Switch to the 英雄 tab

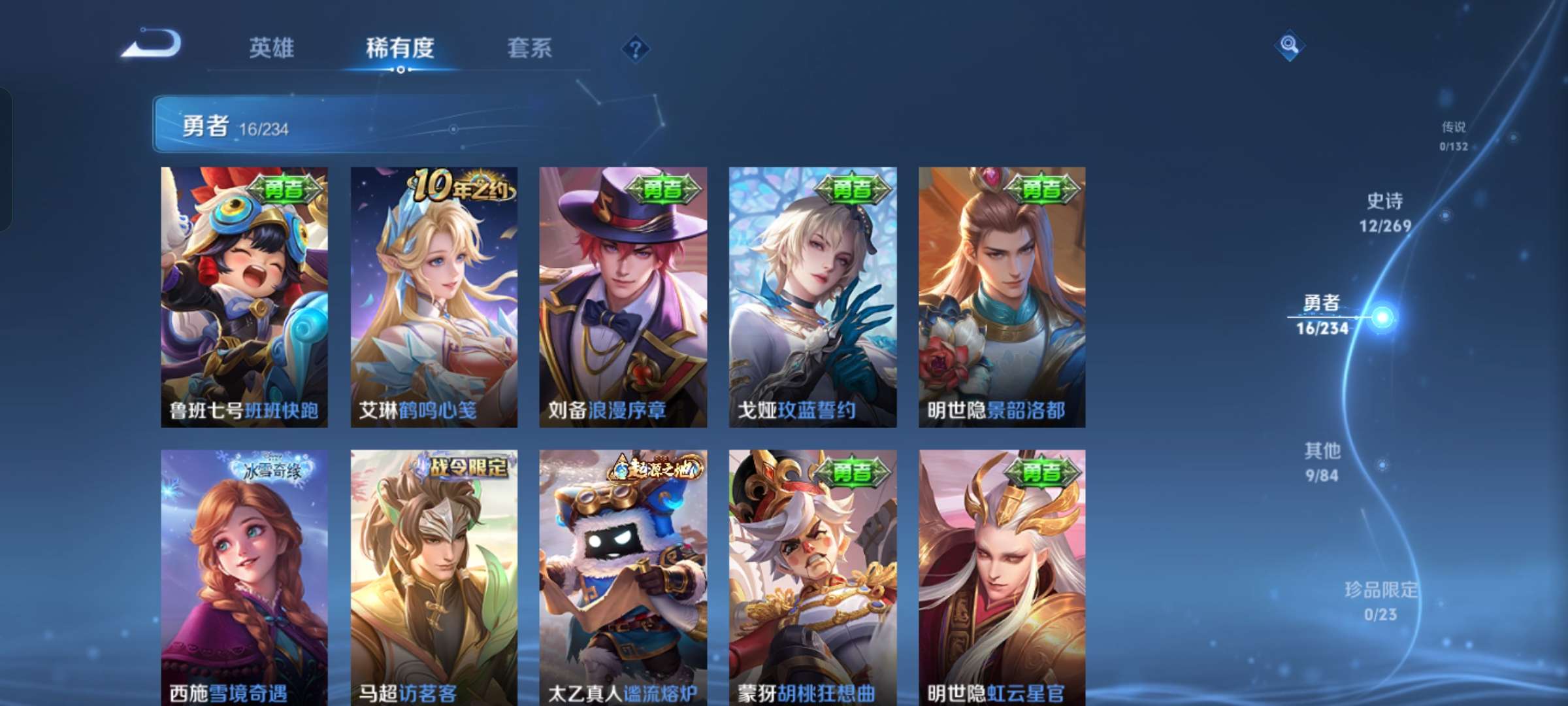tap(272, 48)
